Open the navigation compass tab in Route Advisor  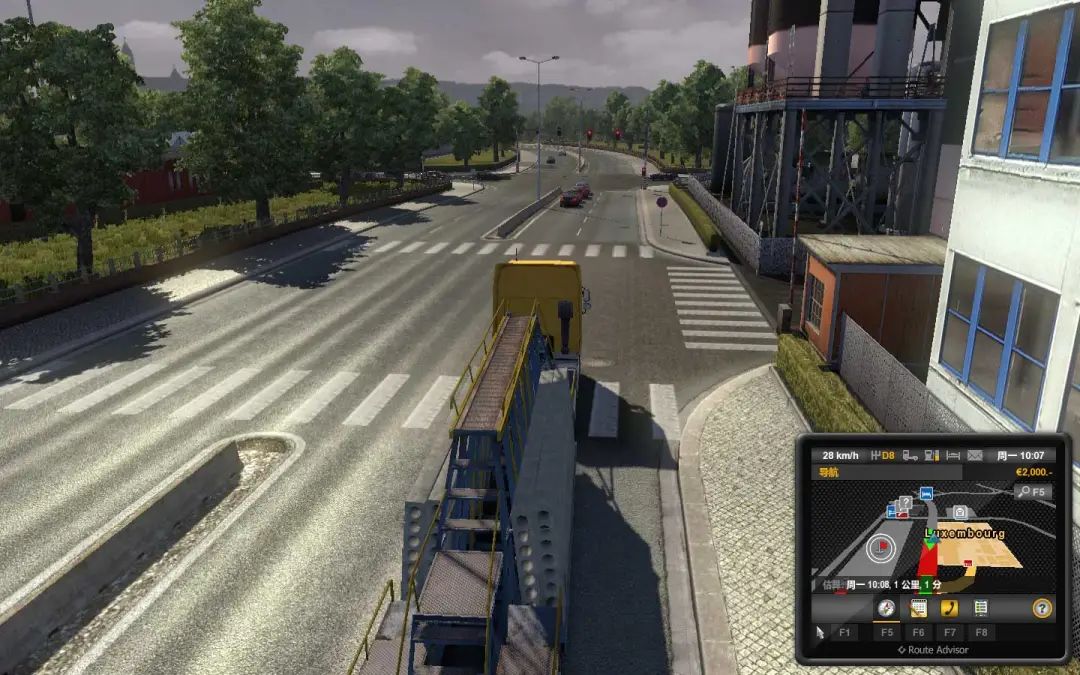click(x=885, y=608)
